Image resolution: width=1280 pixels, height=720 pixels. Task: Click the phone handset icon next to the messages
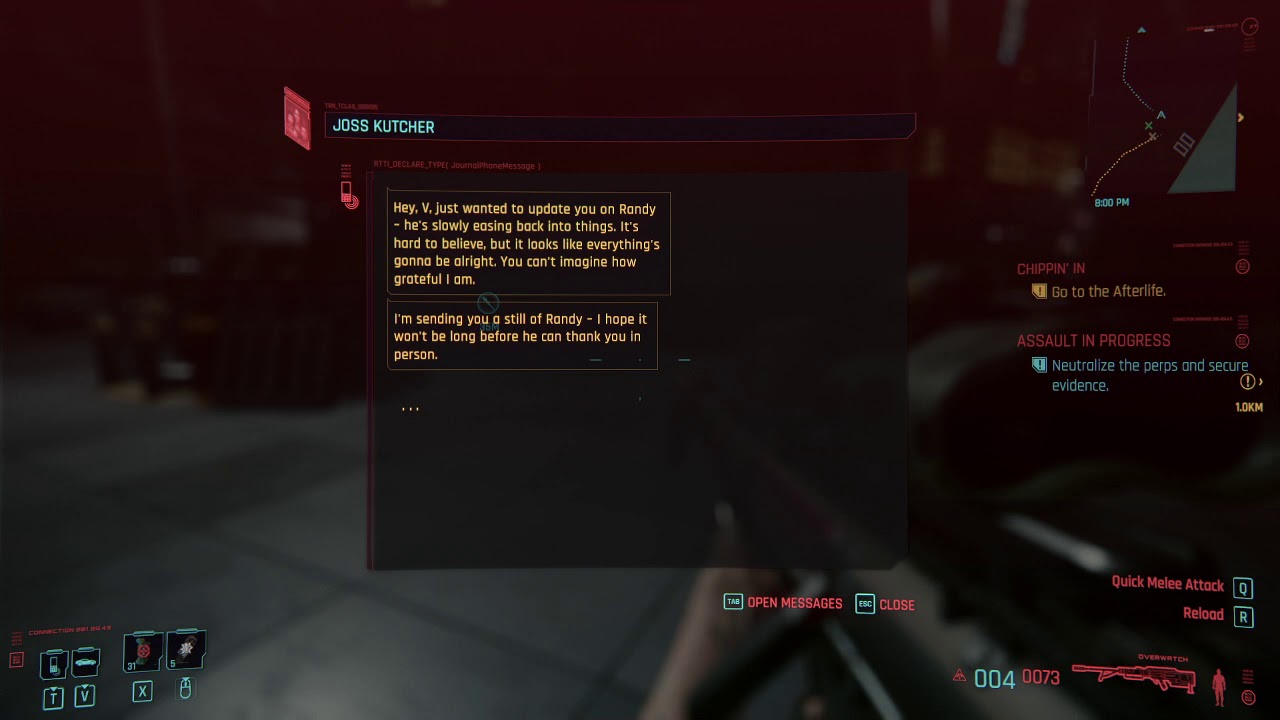point(348,192)
